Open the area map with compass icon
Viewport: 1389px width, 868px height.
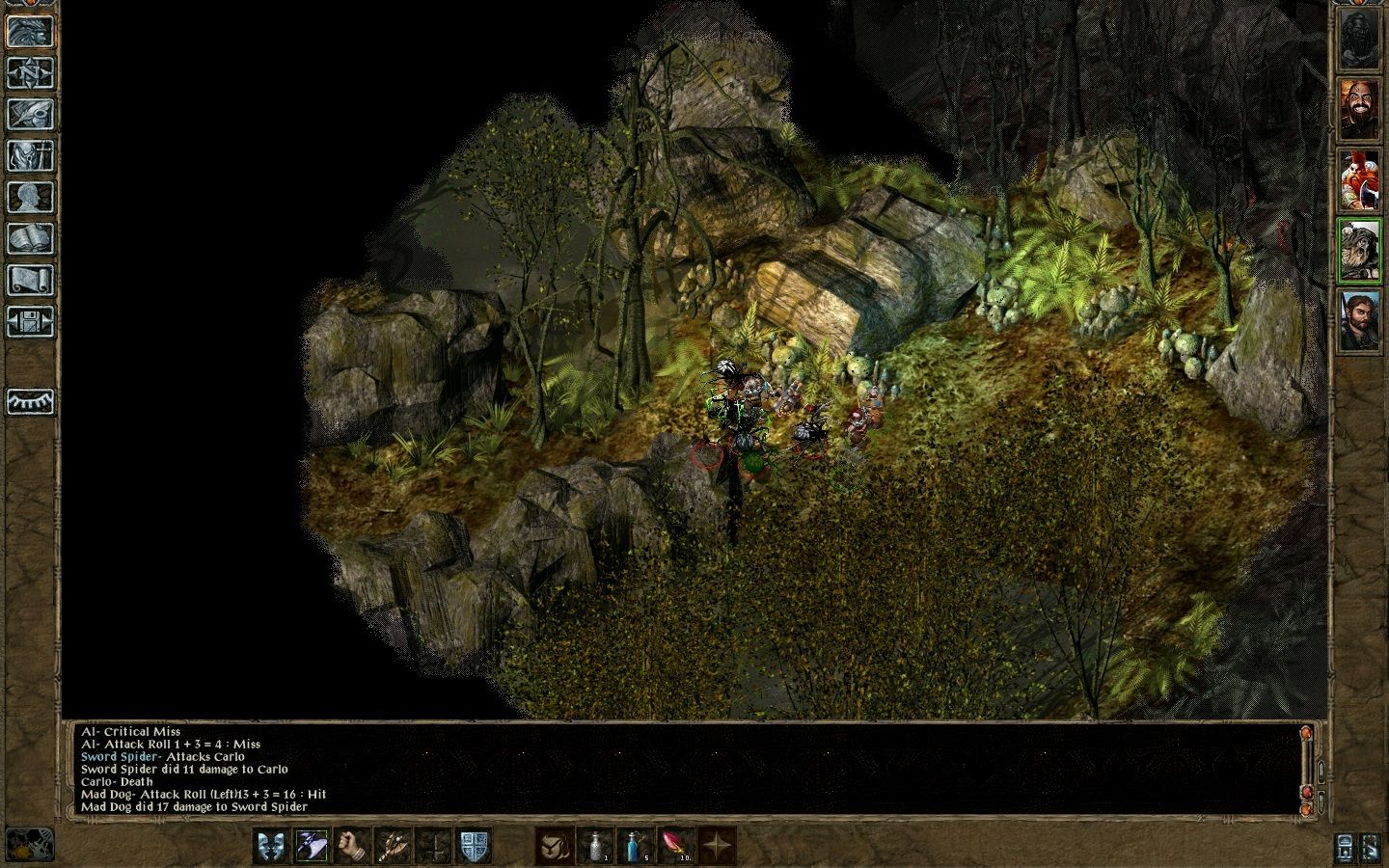[30, 72]
